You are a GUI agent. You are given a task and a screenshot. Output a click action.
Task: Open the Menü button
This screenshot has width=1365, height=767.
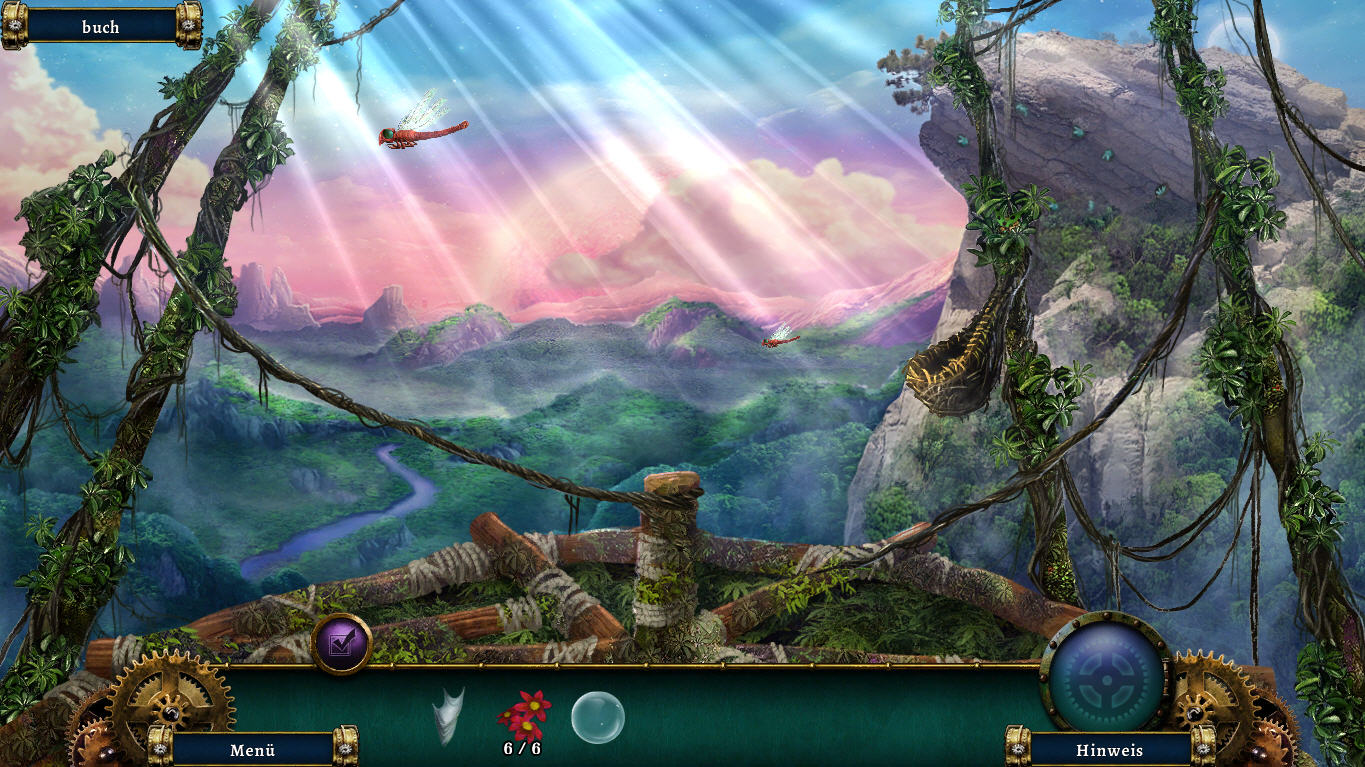click(x=252, y=749)
